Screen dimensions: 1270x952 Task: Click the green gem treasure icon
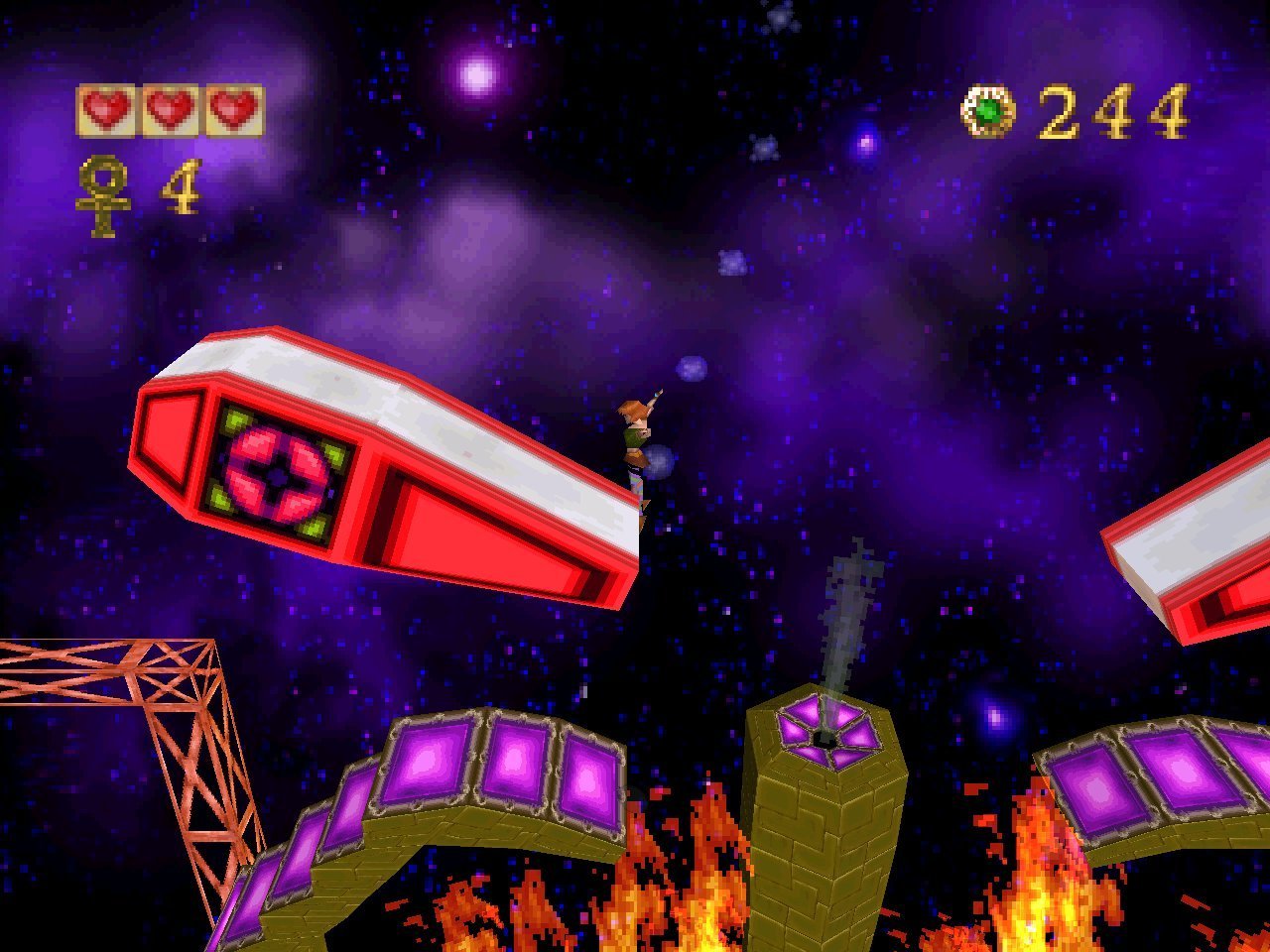988,111
